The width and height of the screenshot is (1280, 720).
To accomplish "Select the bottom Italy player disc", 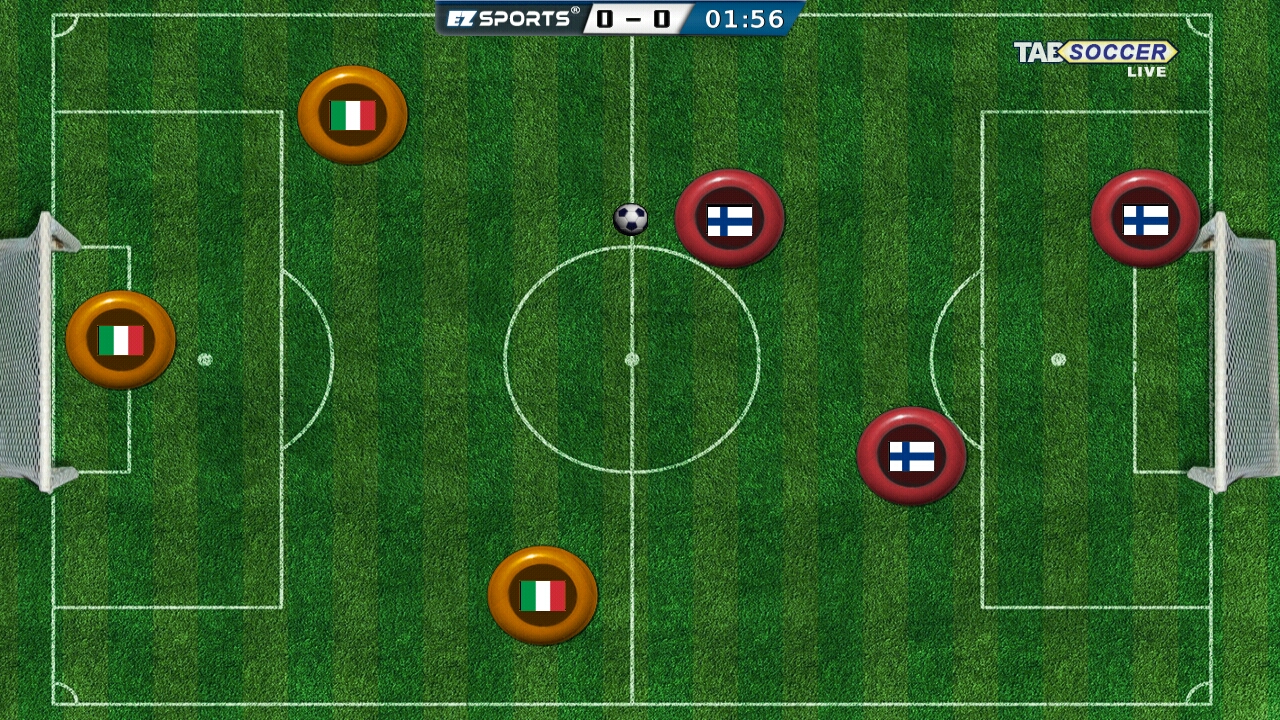I will coord(543,594).
